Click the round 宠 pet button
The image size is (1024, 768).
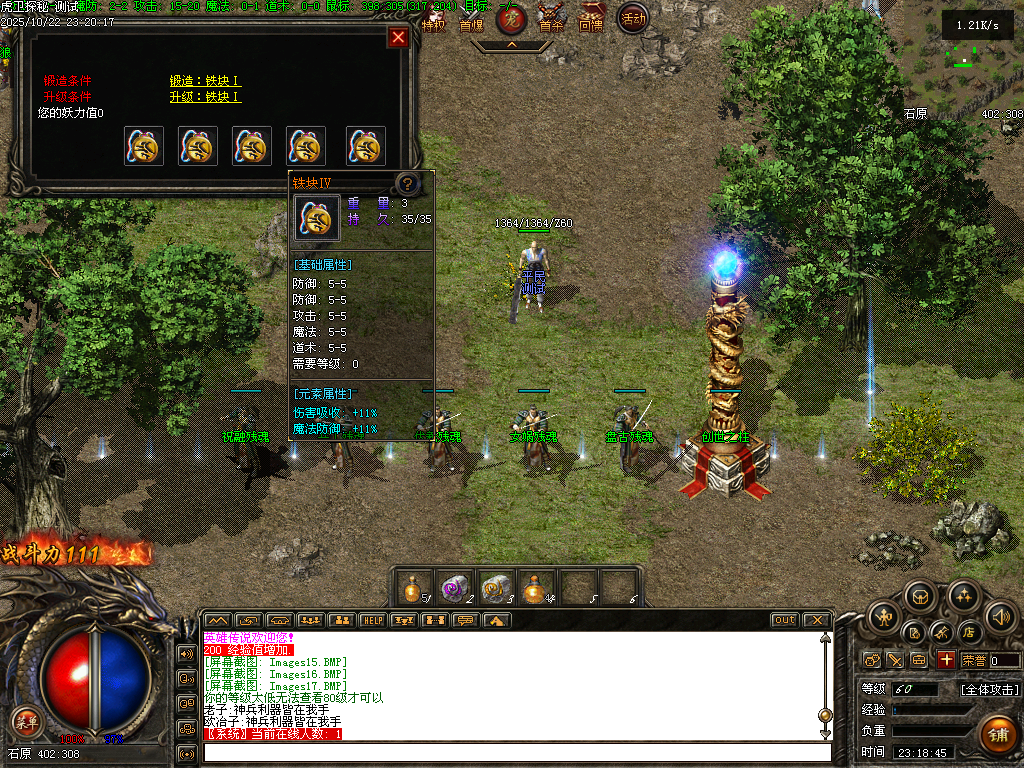tap(511, 17)
